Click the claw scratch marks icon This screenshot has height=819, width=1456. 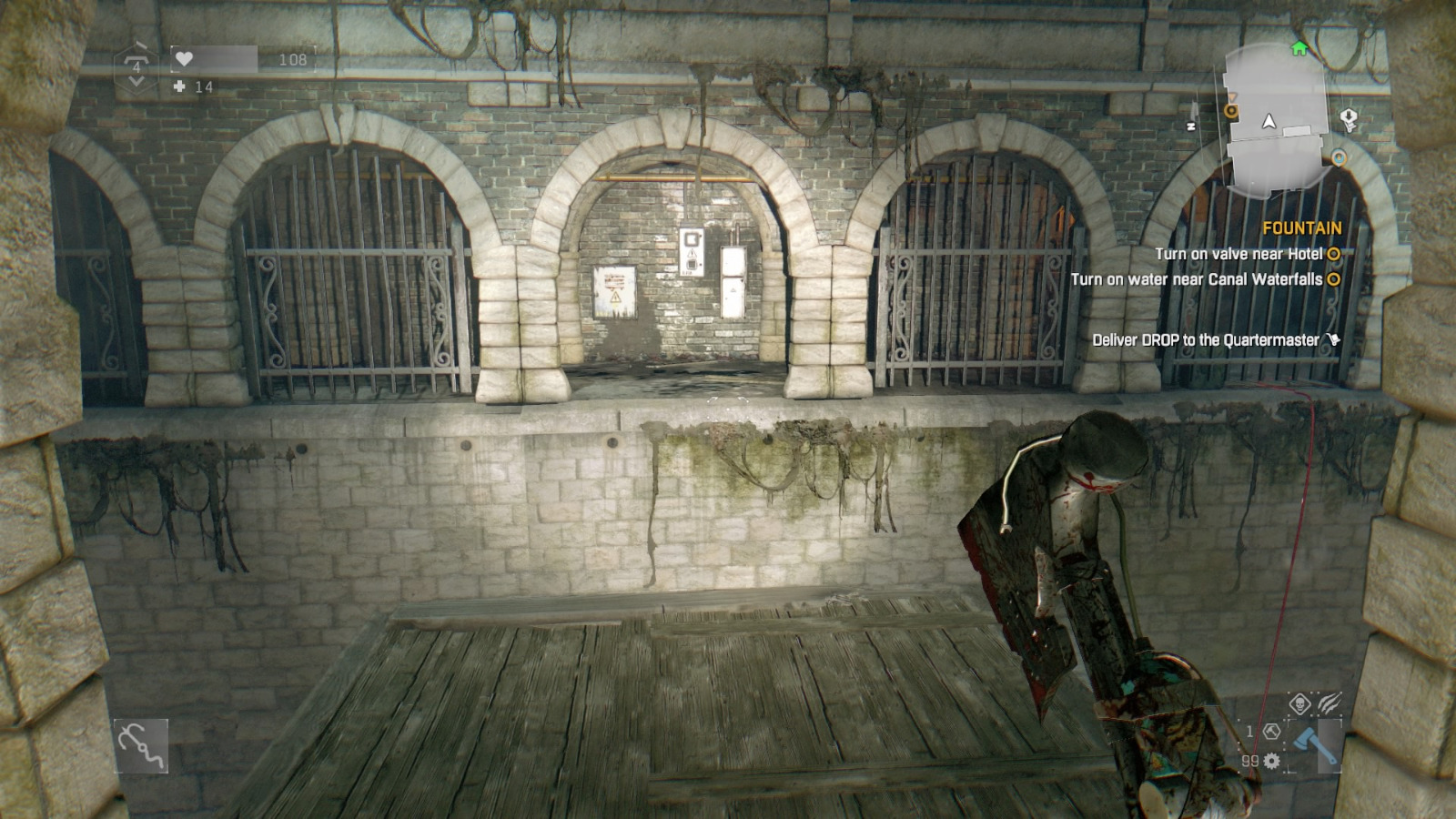[1329, 703]
